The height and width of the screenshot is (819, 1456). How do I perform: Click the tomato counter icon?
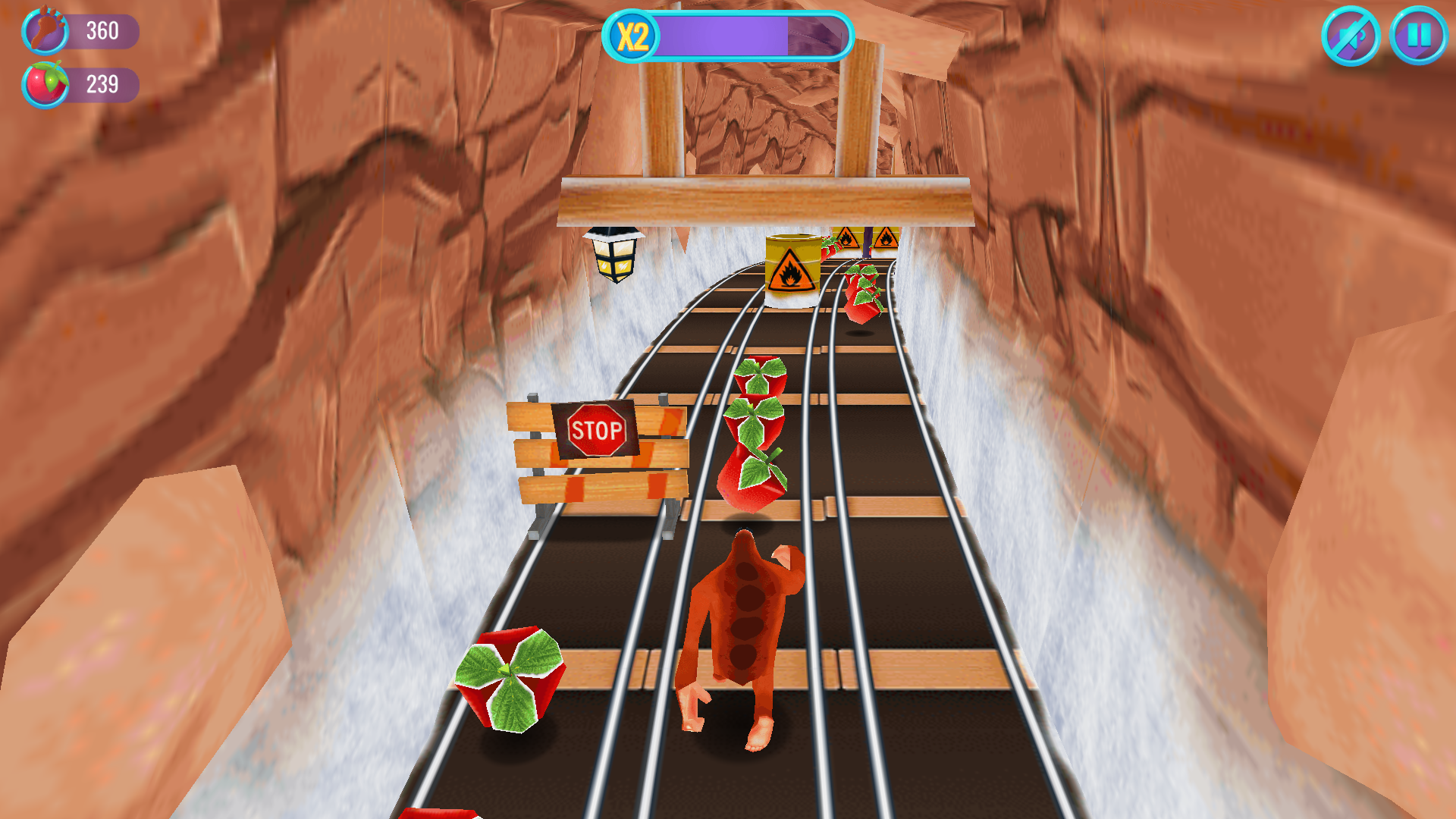47,84
